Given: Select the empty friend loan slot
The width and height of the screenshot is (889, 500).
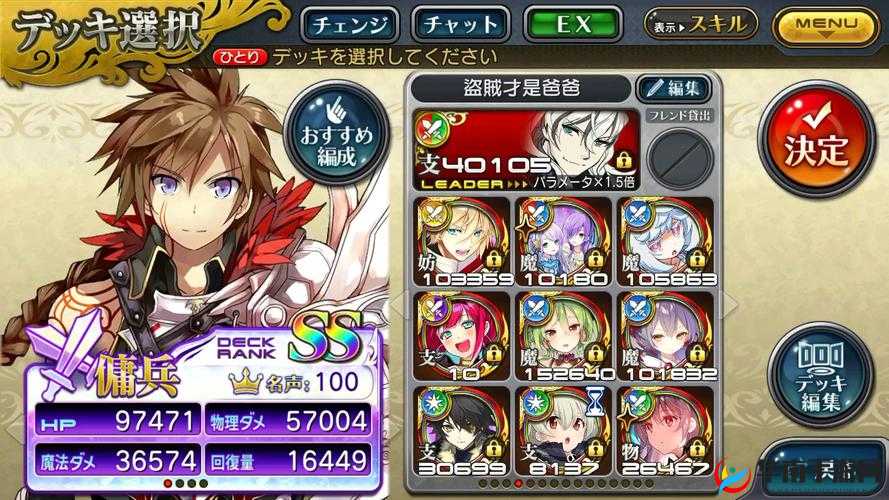Looking at the screenshot, I should pos(679,155).
